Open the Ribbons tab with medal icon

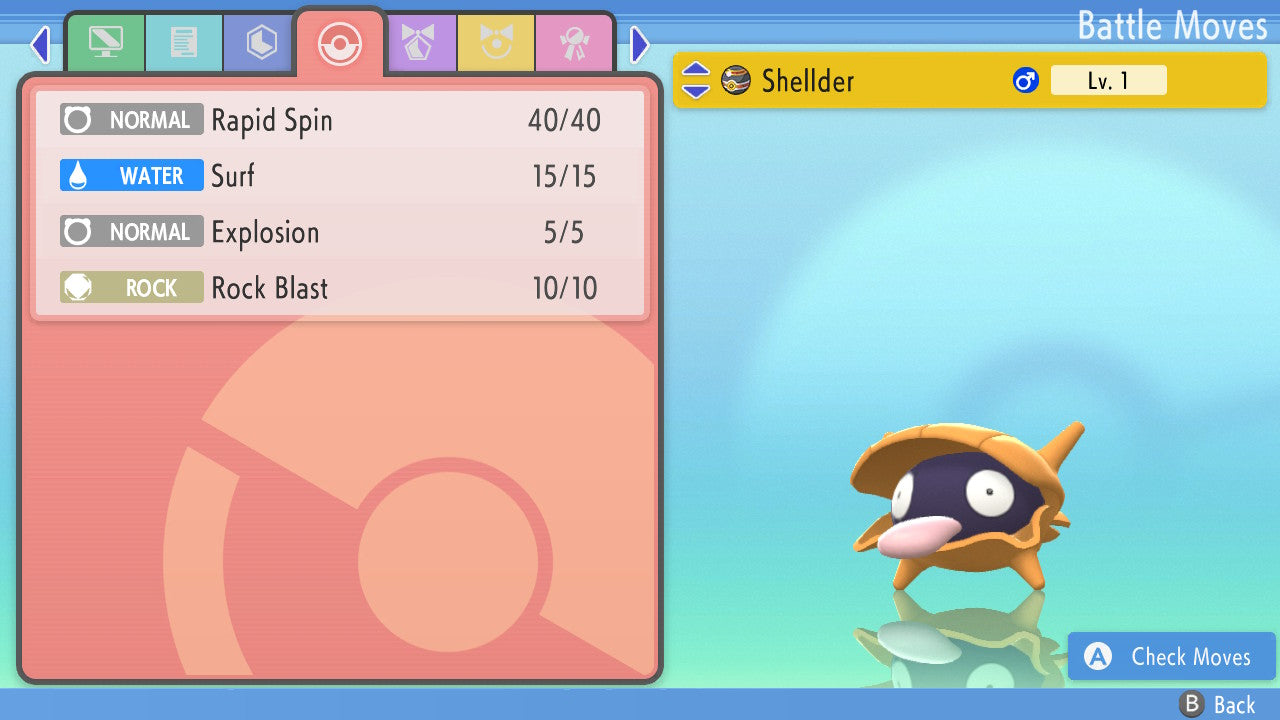[572, 42]
